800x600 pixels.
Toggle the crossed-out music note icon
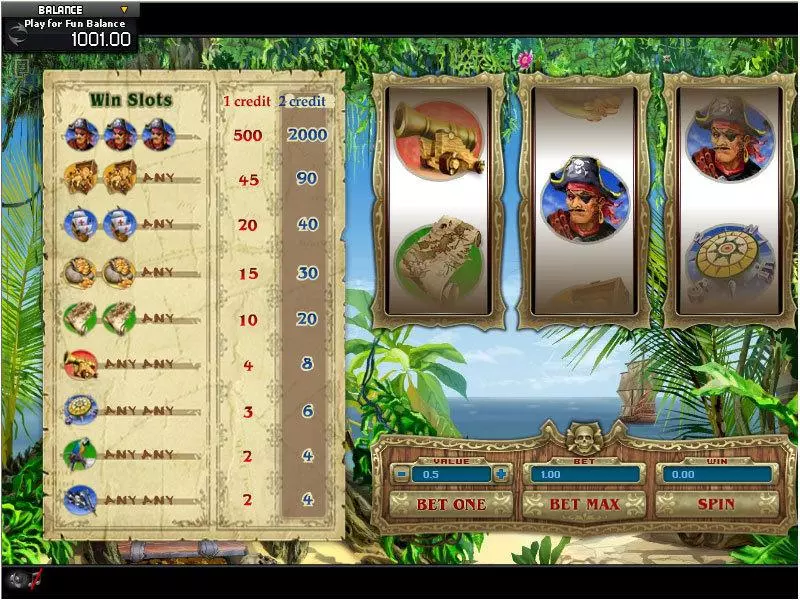pyautogui.click(x=36, y=578)
